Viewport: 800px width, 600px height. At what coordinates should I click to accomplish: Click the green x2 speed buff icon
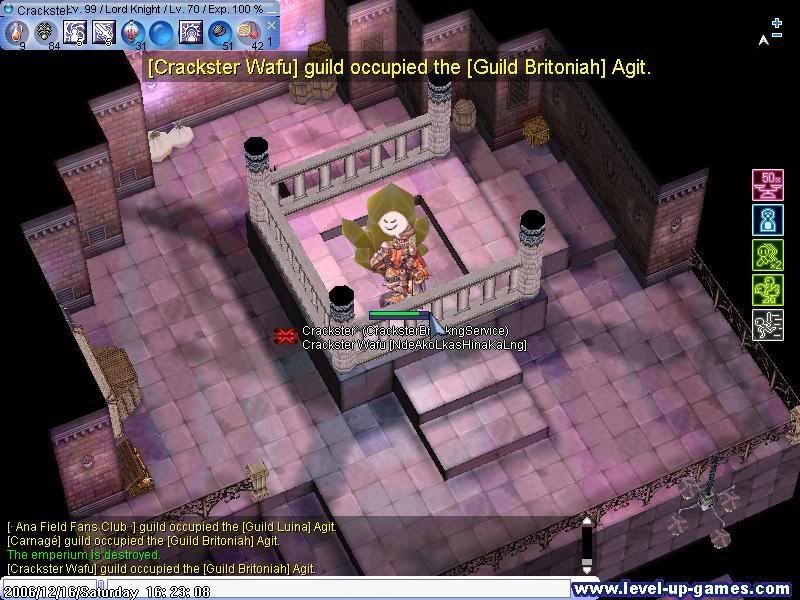click(767, 255)
